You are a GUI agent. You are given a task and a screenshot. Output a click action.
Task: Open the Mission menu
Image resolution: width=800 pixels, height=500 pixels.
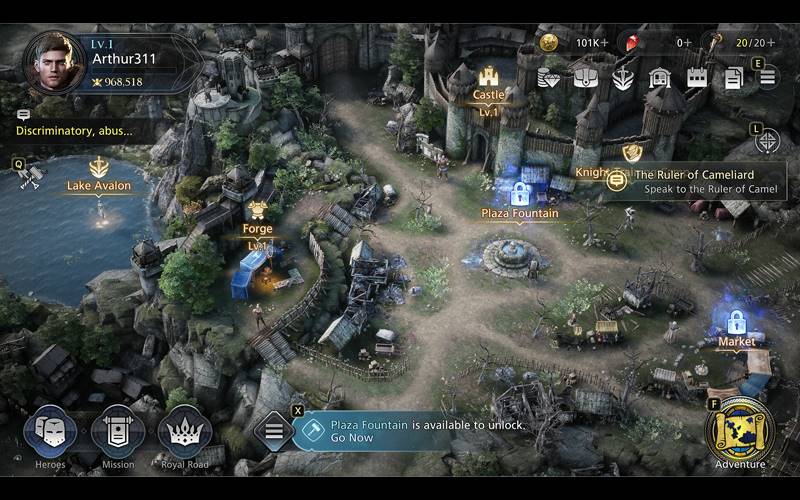tap(118, 432)
